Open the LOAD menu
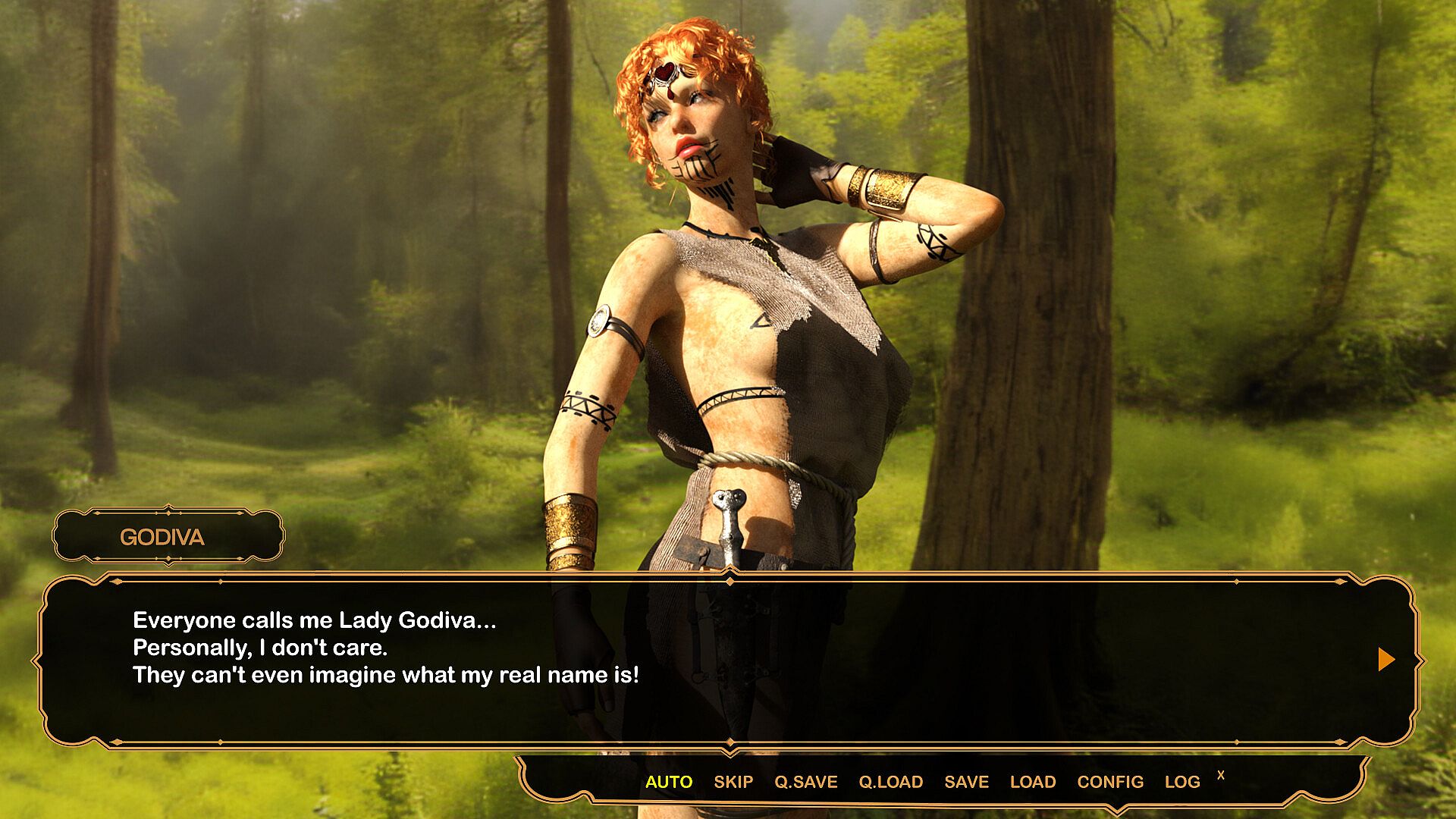 tap(1032, 782)
